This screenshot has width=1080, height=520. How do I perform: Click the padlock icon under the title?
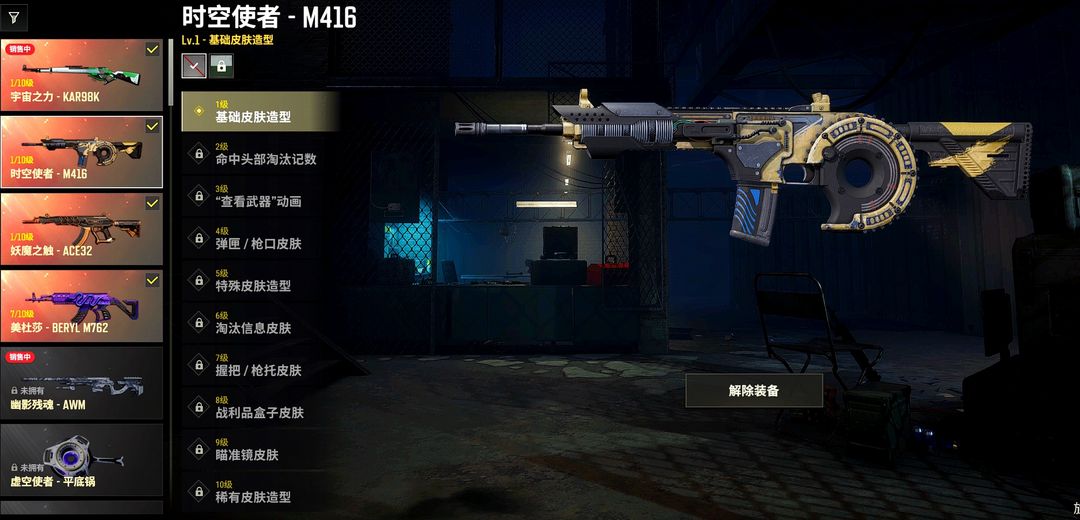click(x=220, y=66)
